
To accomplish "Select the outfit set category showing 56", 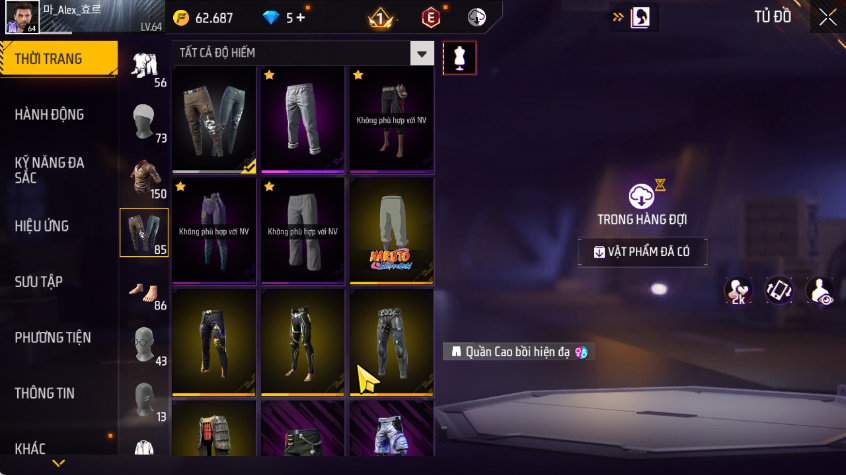I will click(x=144, y=67).
